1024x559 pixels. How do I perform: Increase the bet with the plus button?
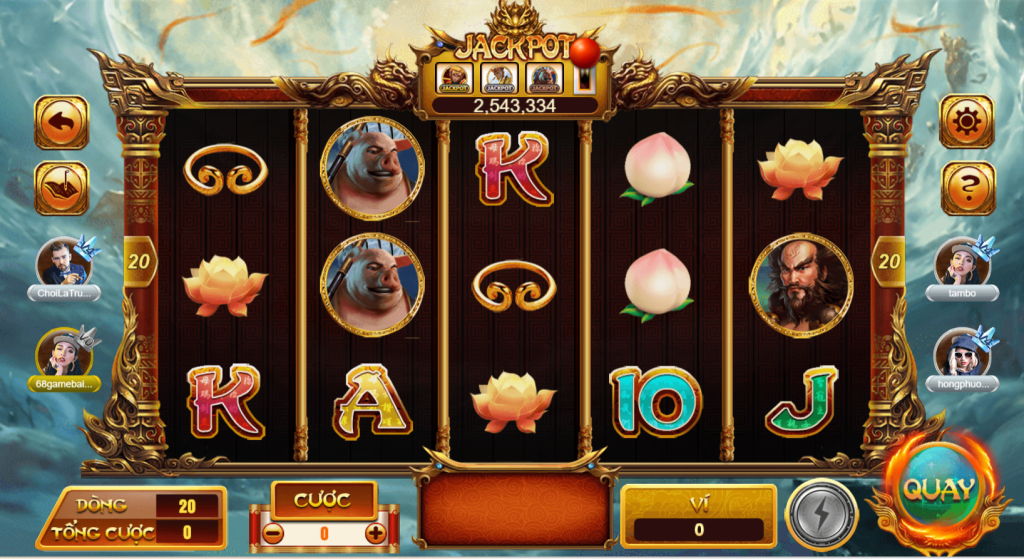click(376, 533)
